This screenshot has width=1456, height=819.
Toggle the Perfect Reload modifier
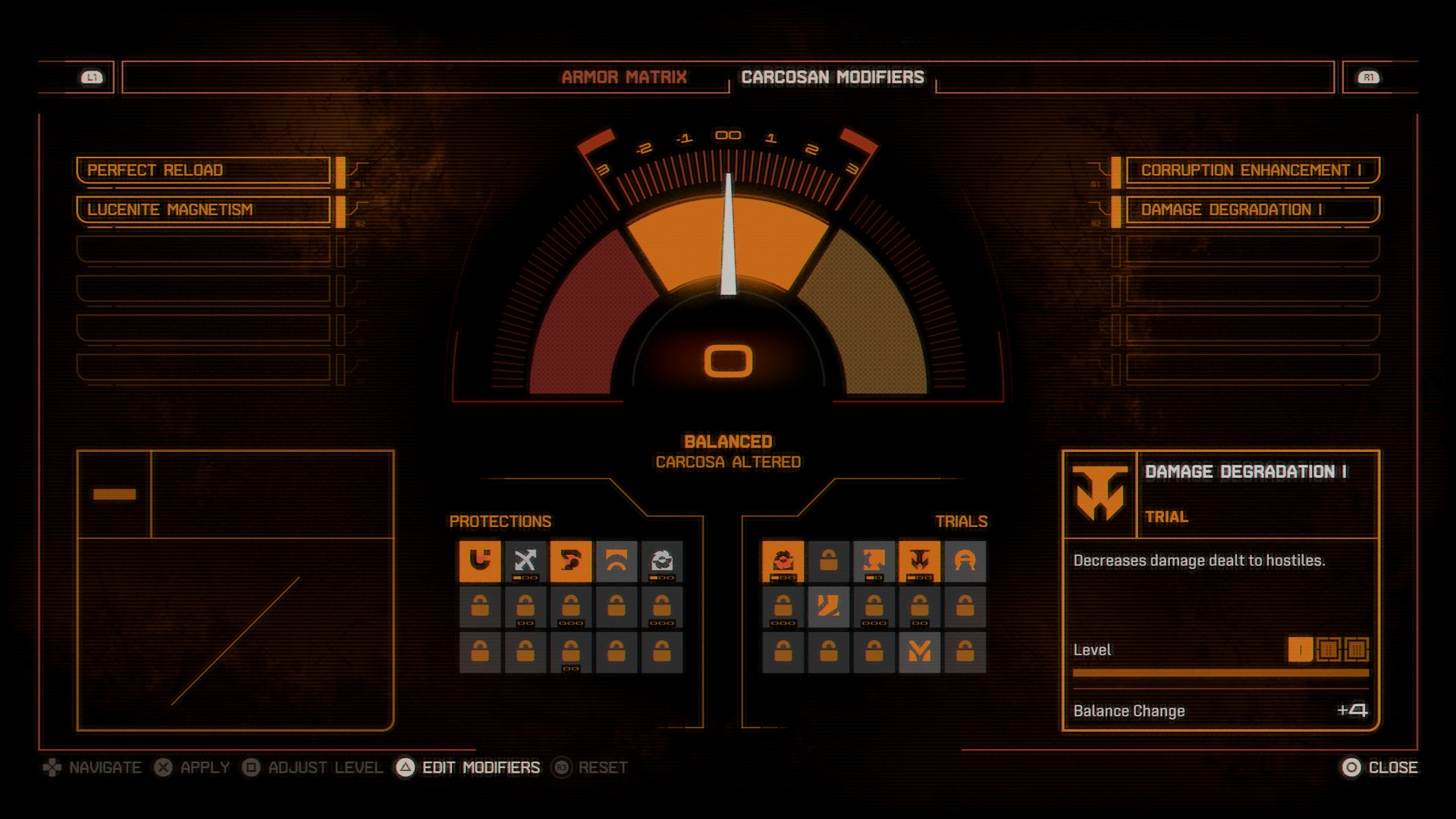click(x=203, y=171)
